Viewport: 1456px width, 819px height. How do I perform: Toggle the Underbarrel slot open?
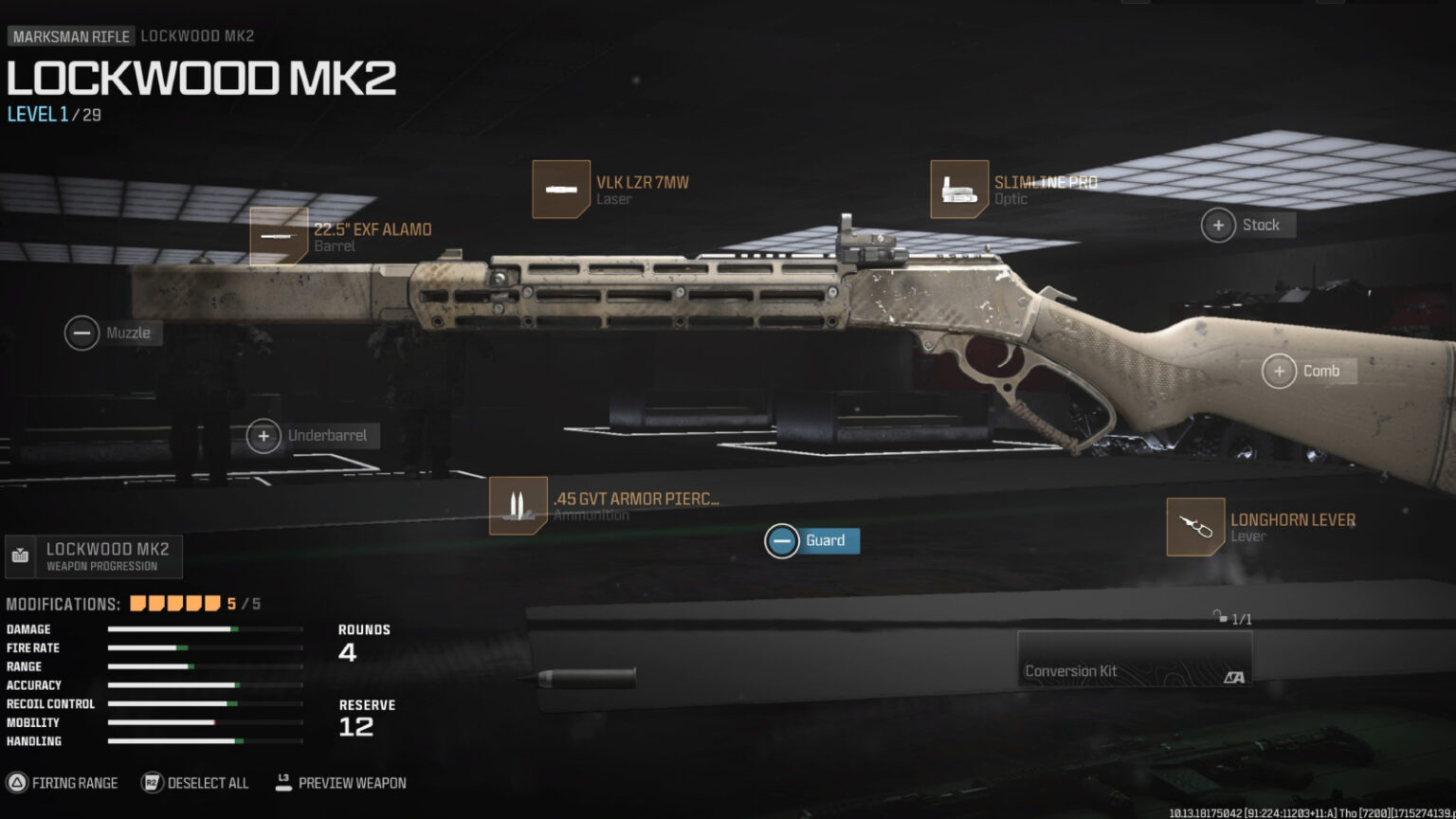click(263, 436)
